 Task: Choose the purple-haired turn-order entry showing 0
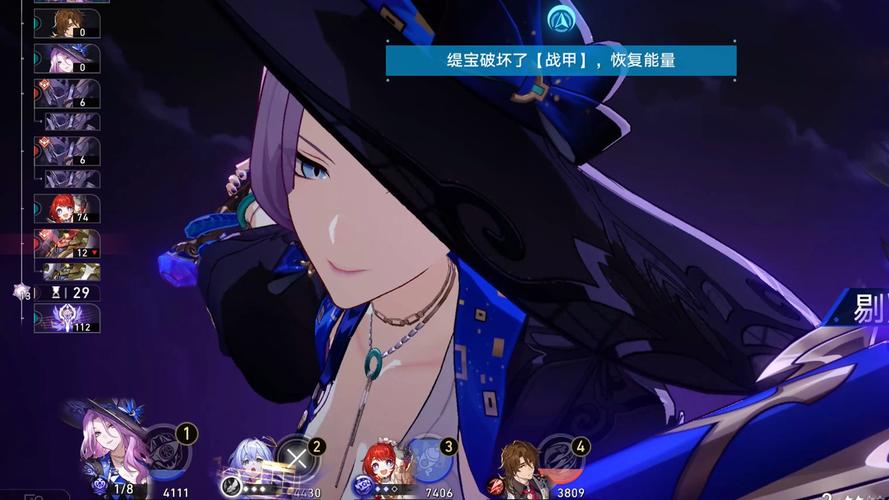click(67, 59)
